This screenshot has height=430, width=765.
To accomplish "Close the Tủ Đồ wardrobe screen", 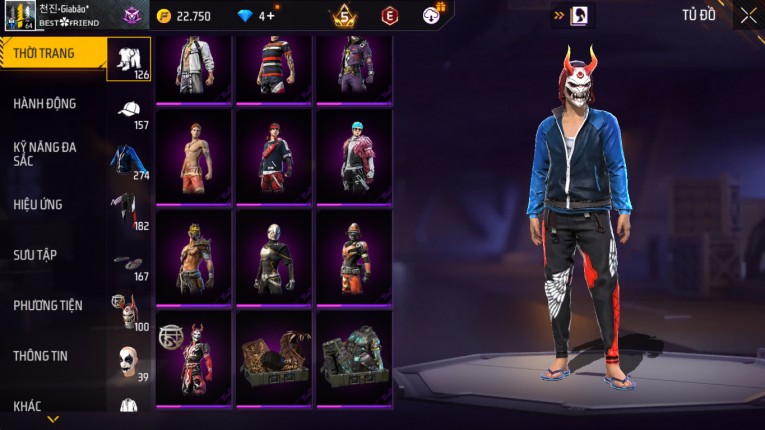I will (748, 15).
